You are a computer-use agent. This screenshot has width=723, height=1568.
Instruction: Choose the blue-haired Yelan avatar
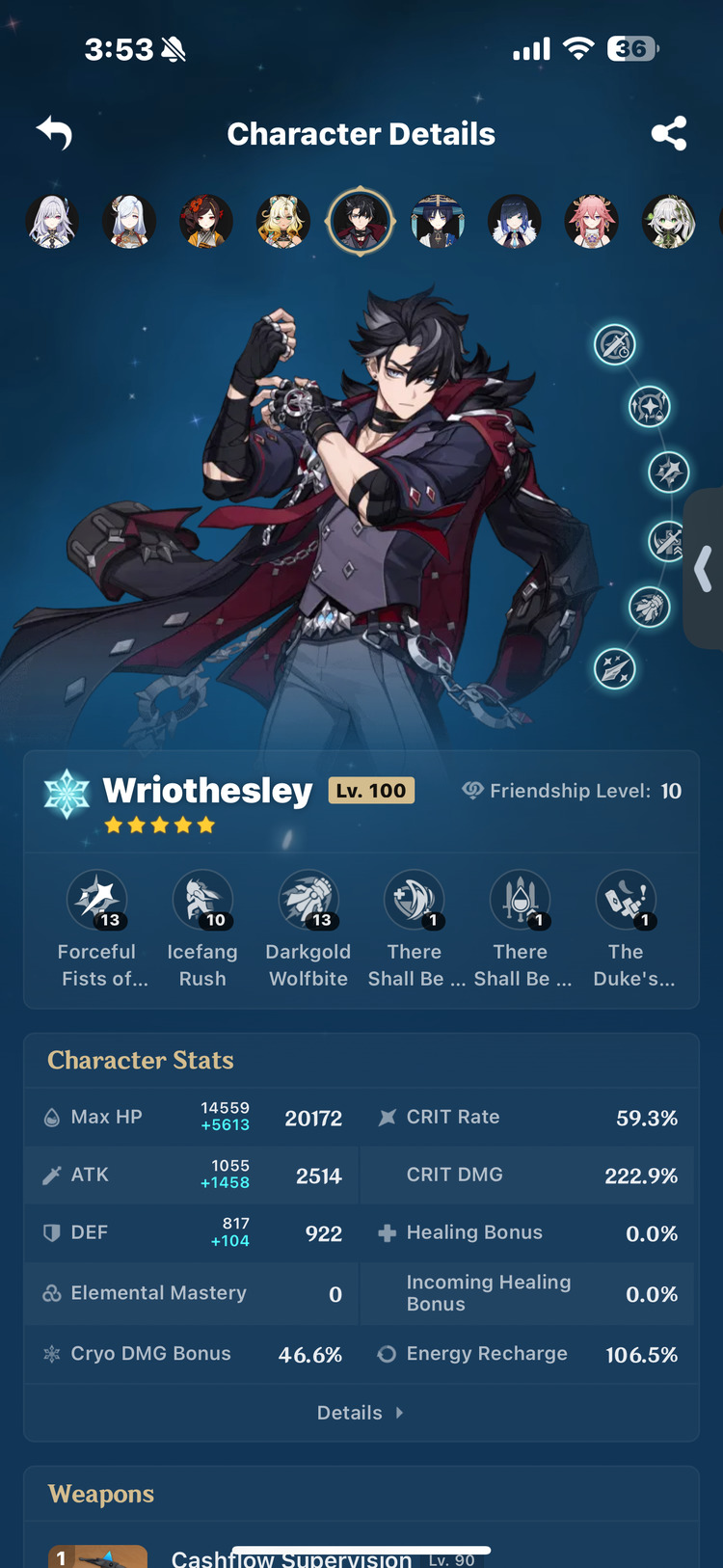(514, 221)
